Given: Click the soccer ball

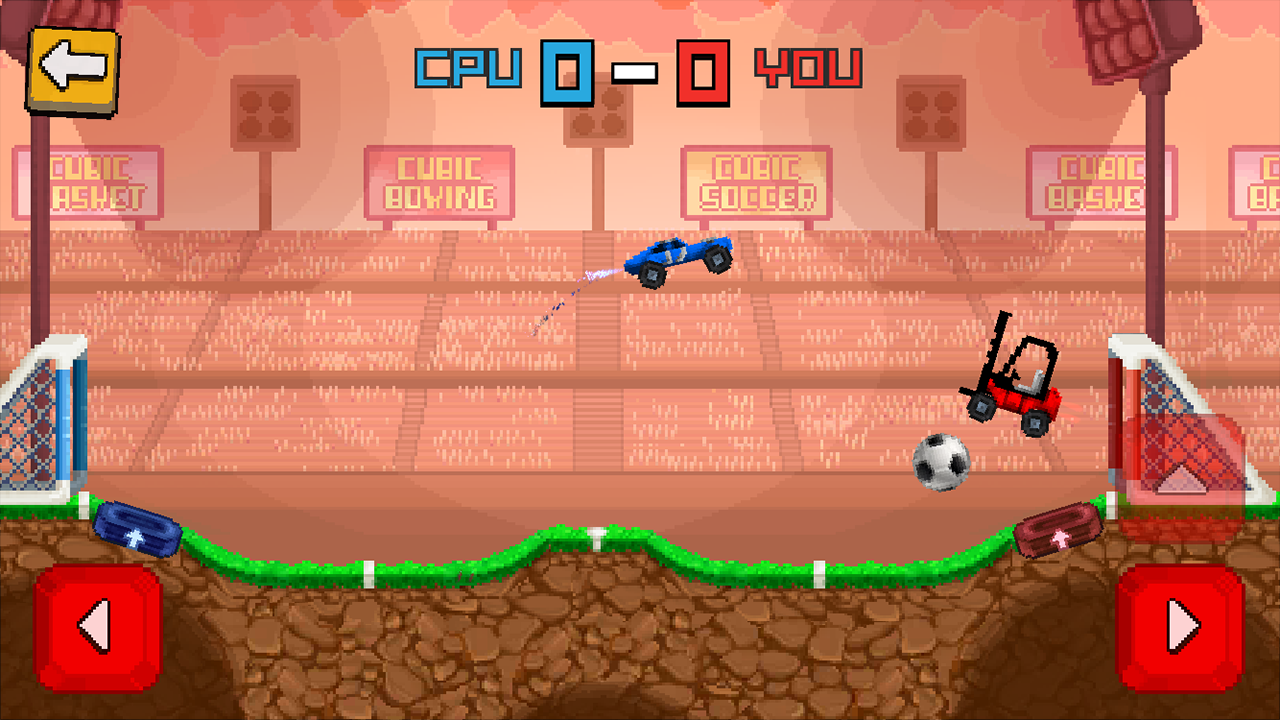Looking at the screenshot, I should [940, 460].
